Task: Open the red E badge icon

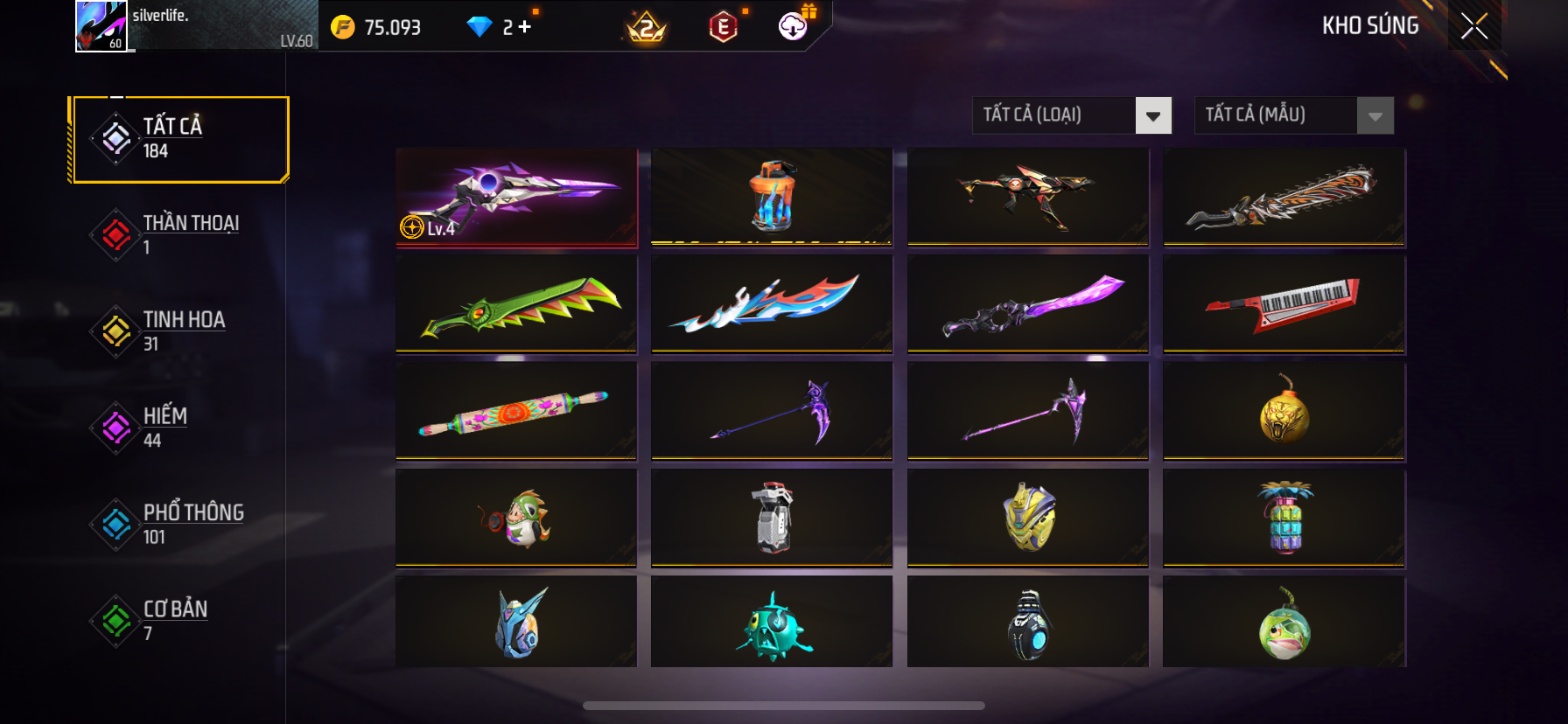Action: 723,27
